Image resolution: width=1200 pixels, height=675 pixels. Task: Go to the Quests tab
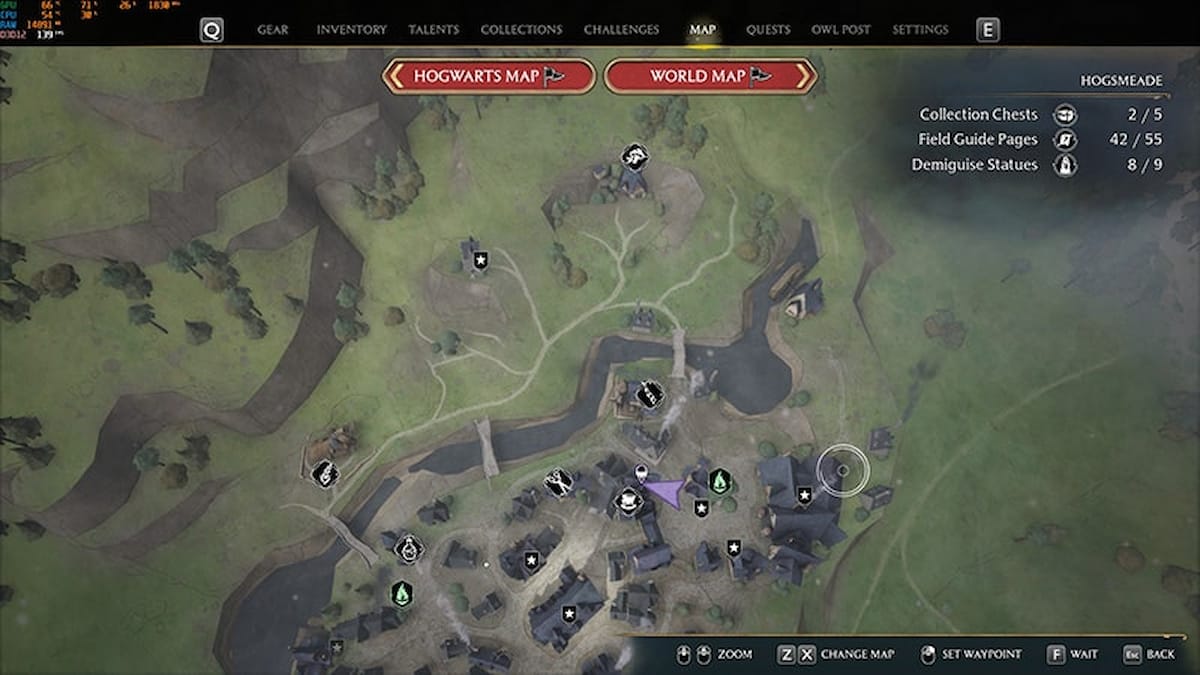(x=768, y=30)
